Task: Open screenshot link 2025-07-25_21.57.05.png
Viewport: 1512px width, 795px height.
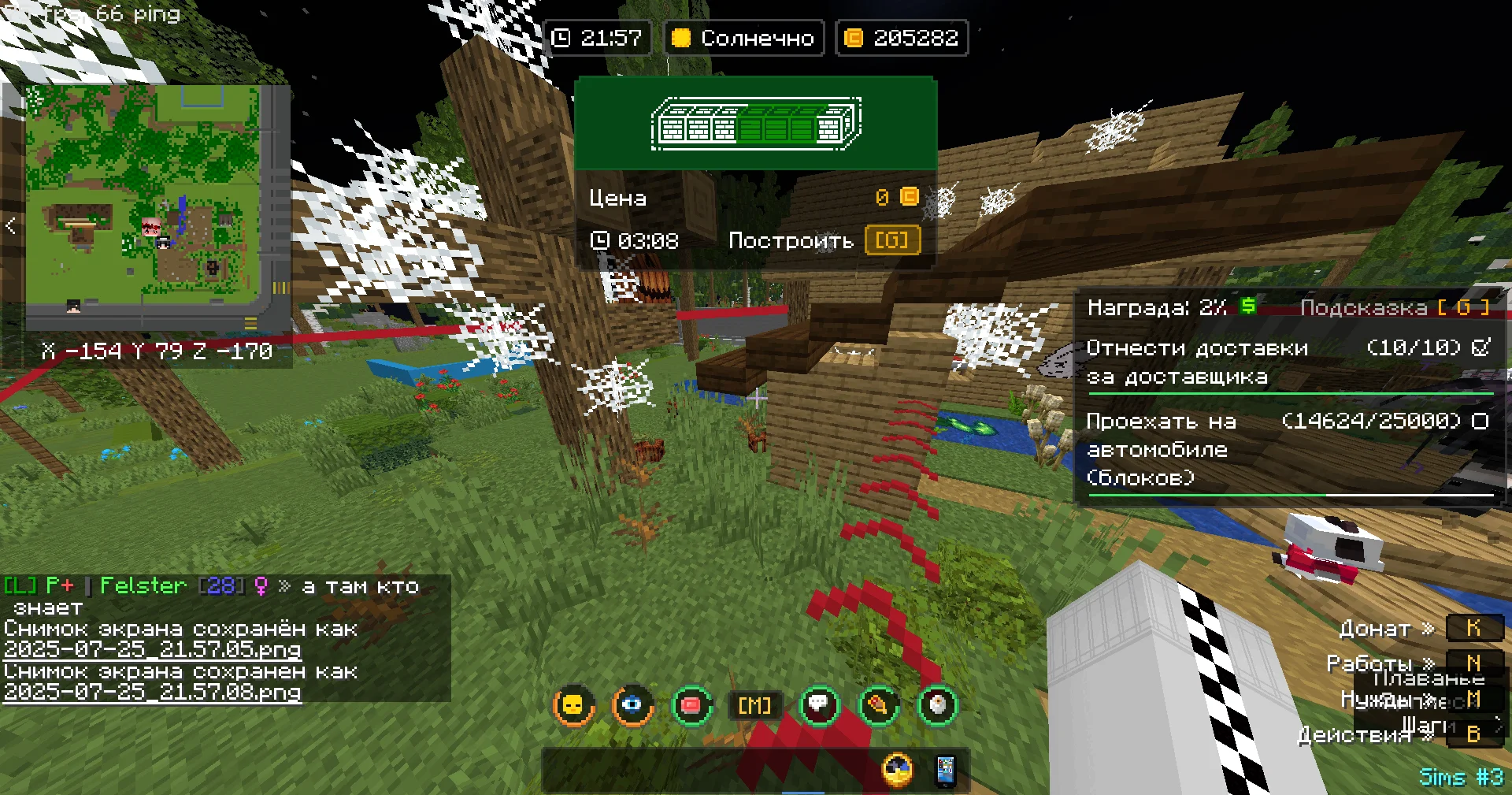Action: [153, 650]
